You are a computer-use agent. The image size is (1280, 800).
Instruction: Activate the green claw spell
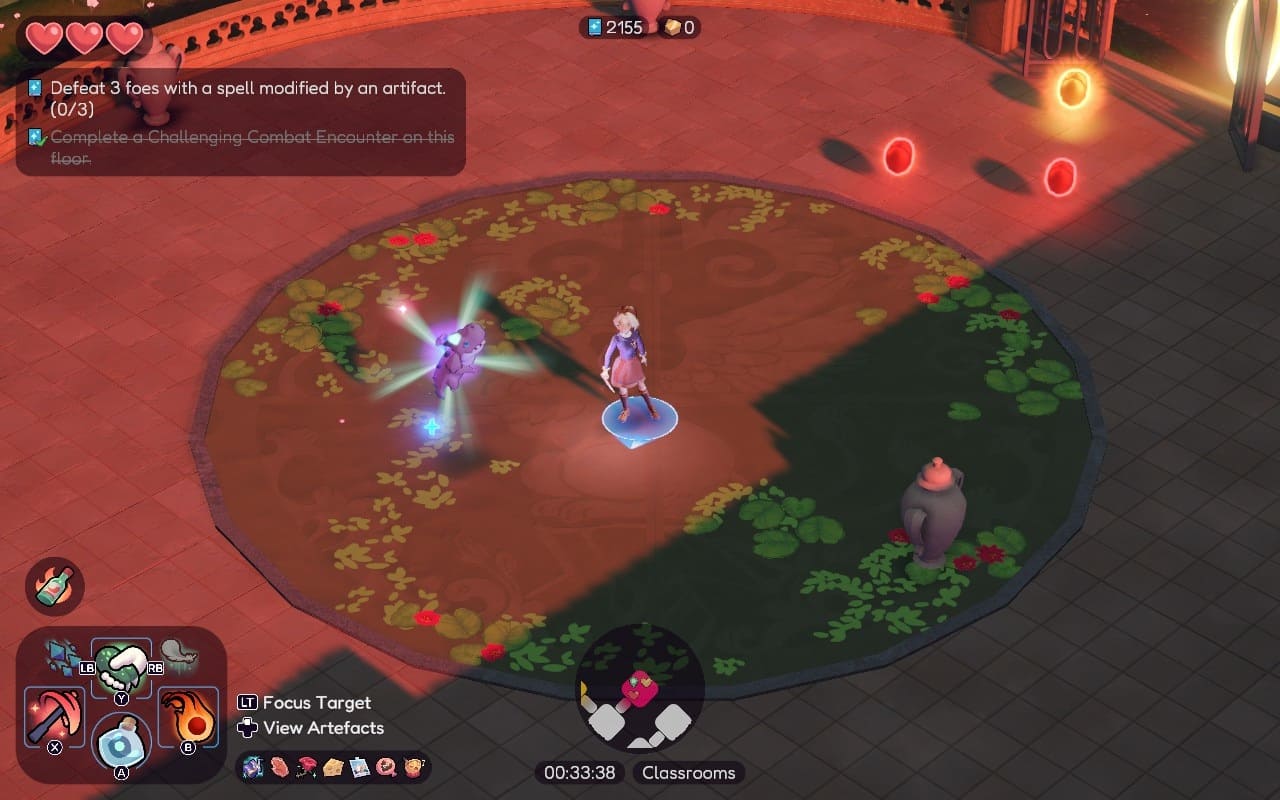(x=121, y=663)
